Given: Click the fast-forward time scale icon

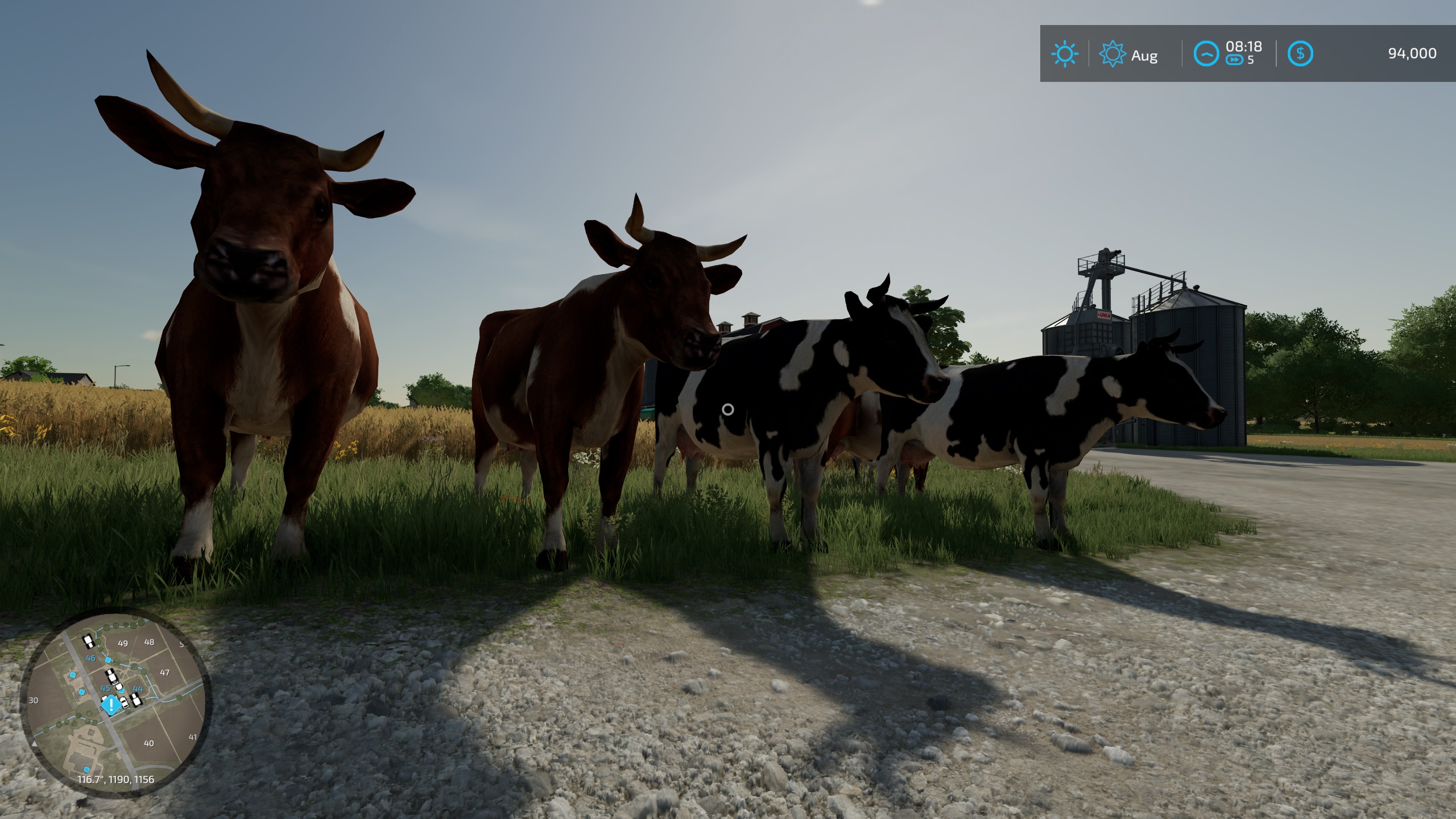Looking at the screenshot, I should (1234, 60).
